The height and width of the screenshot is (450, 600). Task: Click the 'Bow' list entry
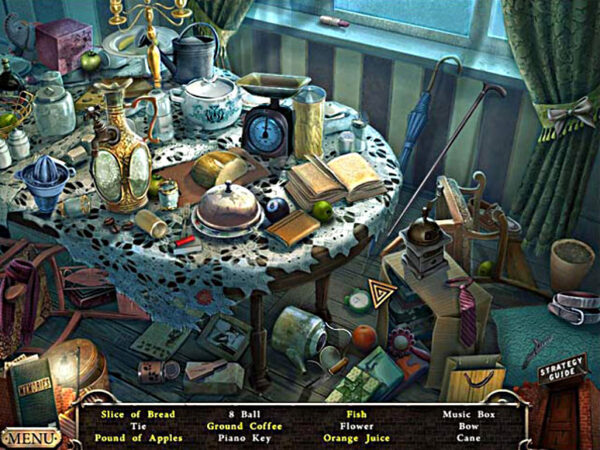(x=470, y=426)
